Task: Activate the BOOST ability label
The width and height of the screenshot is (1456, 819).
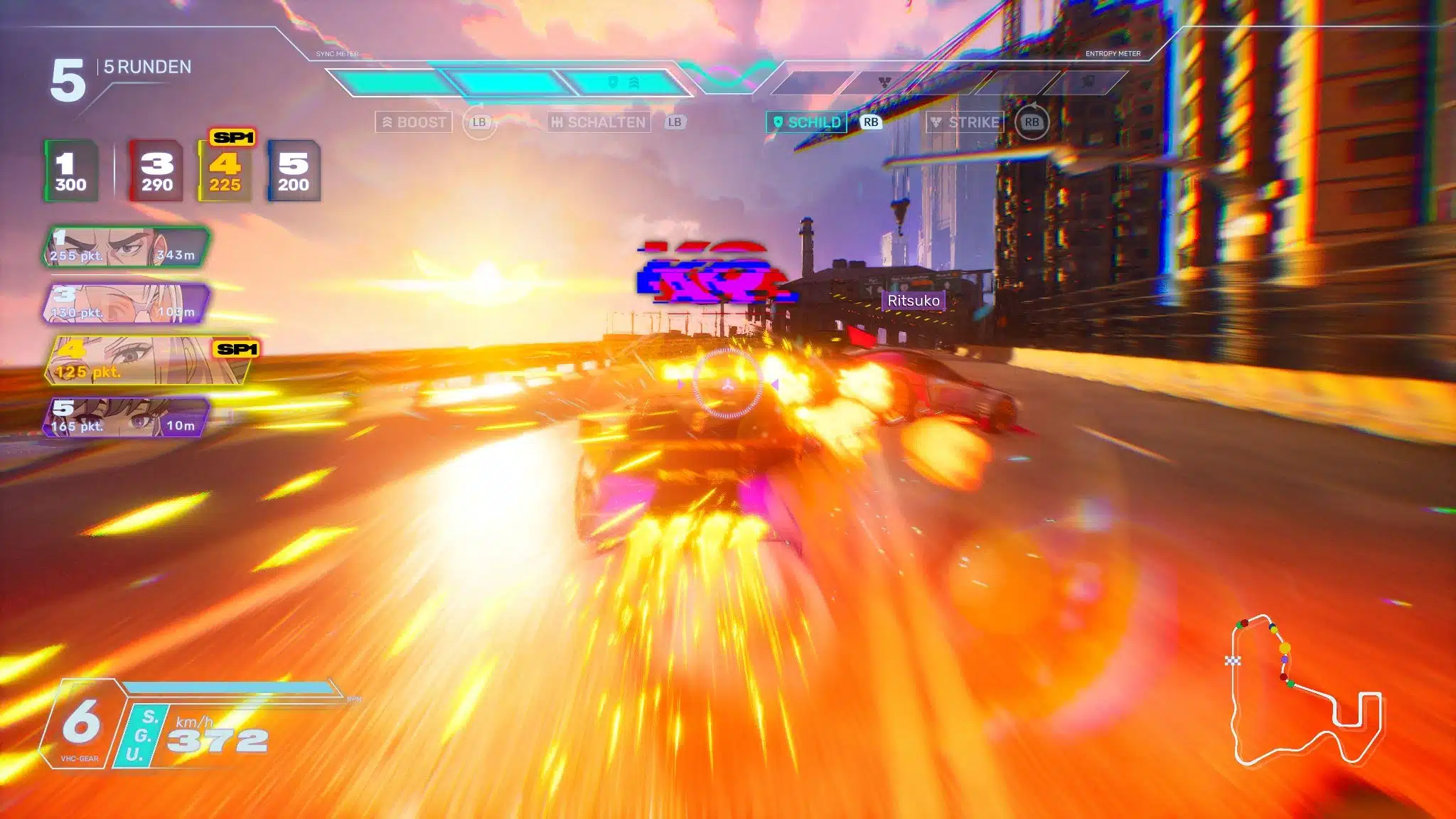Action: [x=414, y=122]
